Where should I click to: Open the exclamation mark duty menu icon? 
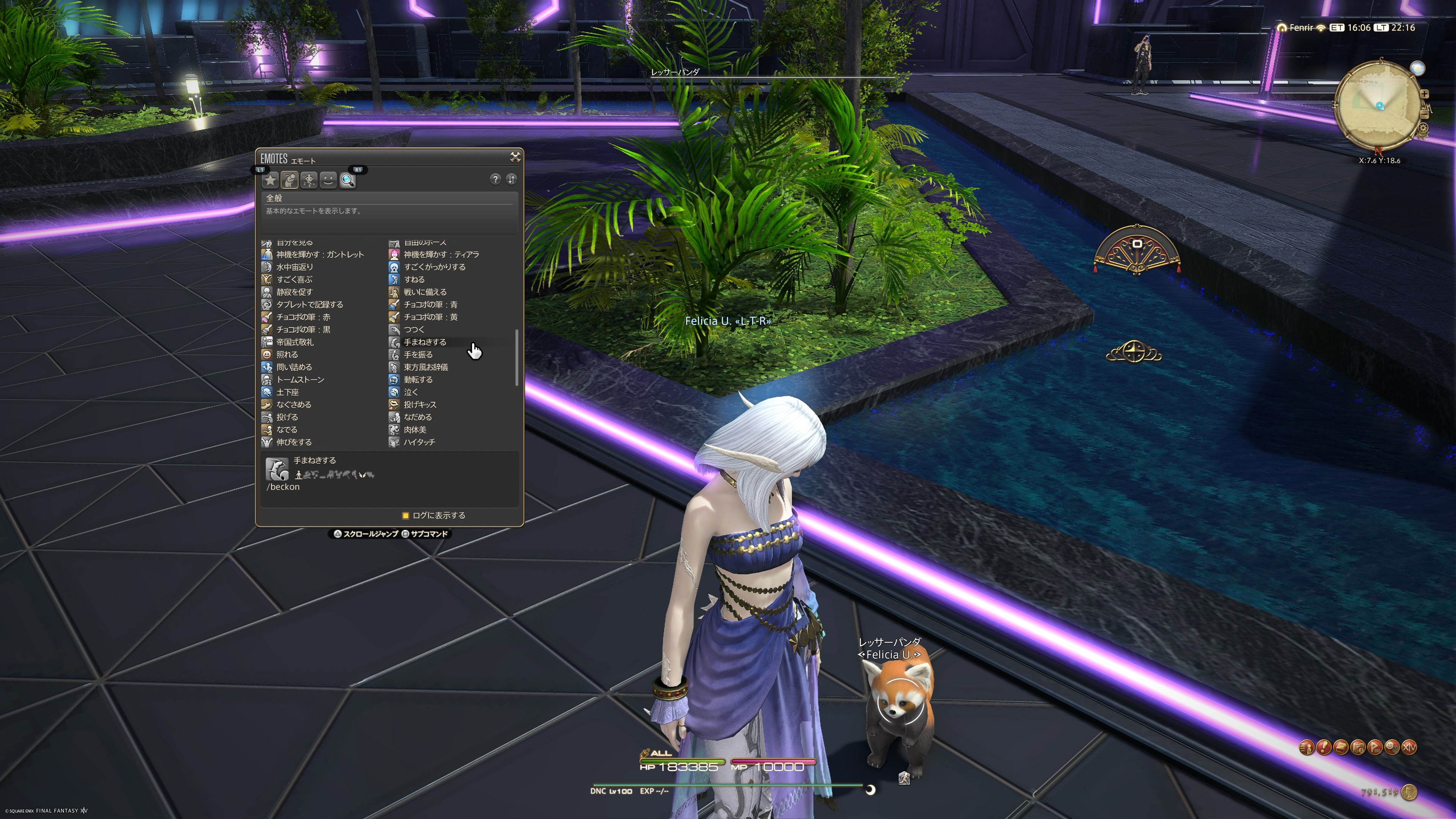coord(1324,747)
